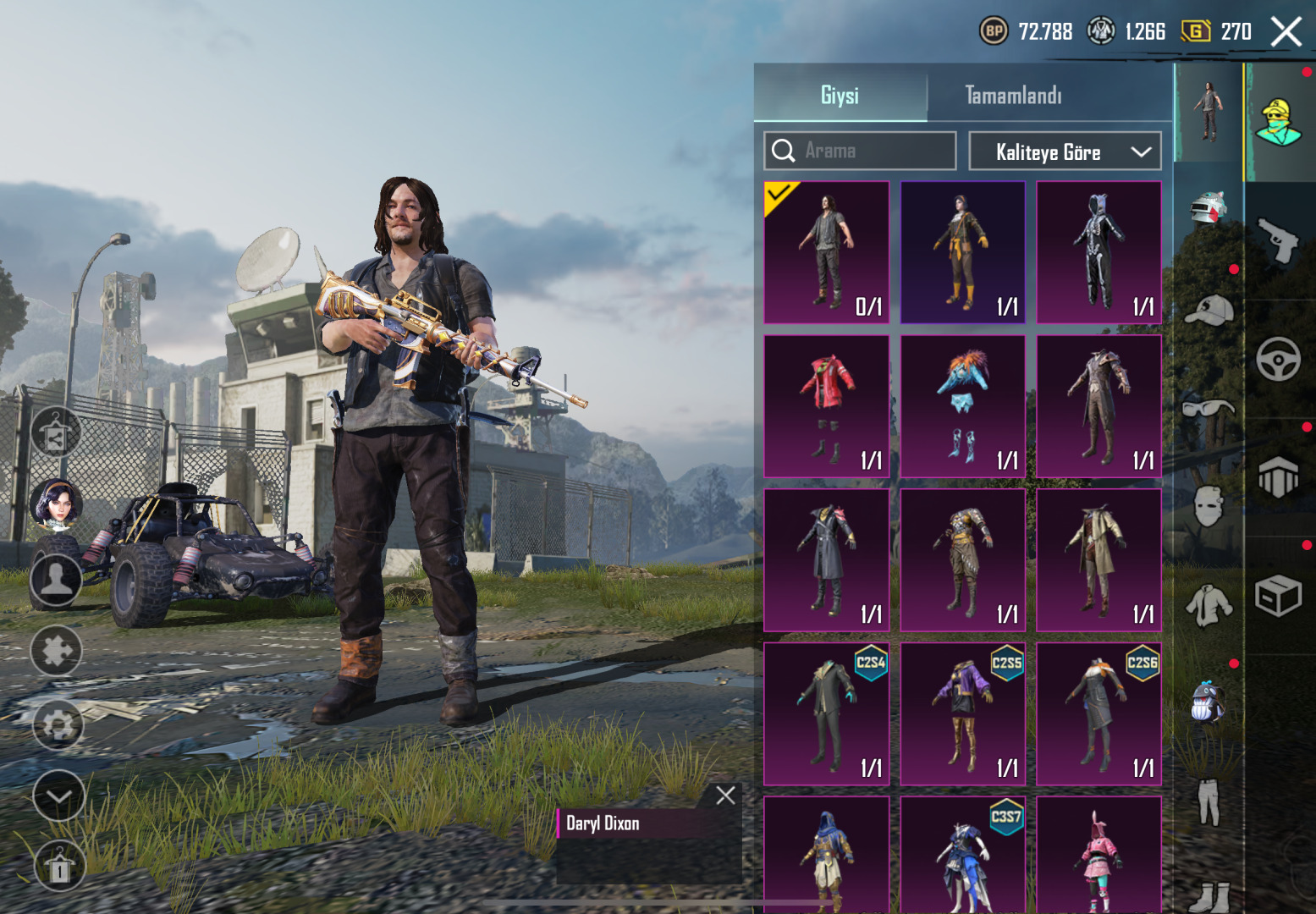Collapse the left icons with the down arrow
This screenshot has height=914, width=1316.
click(58, 796)
